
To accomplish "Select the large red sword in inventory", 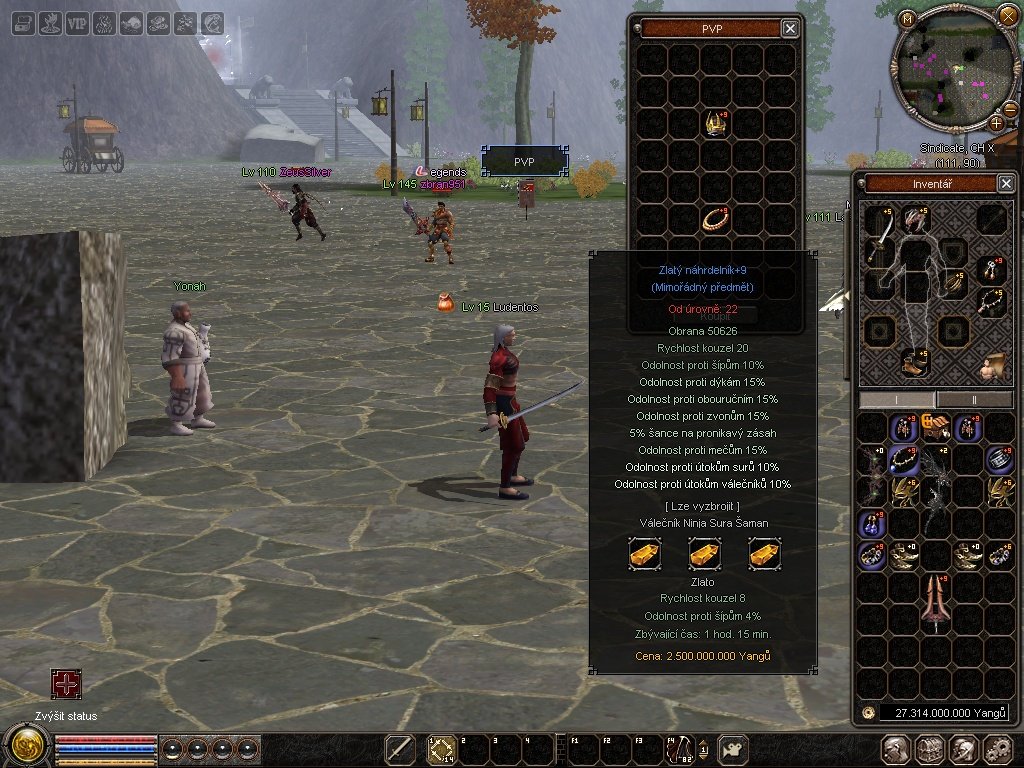I will coord(935,597).
